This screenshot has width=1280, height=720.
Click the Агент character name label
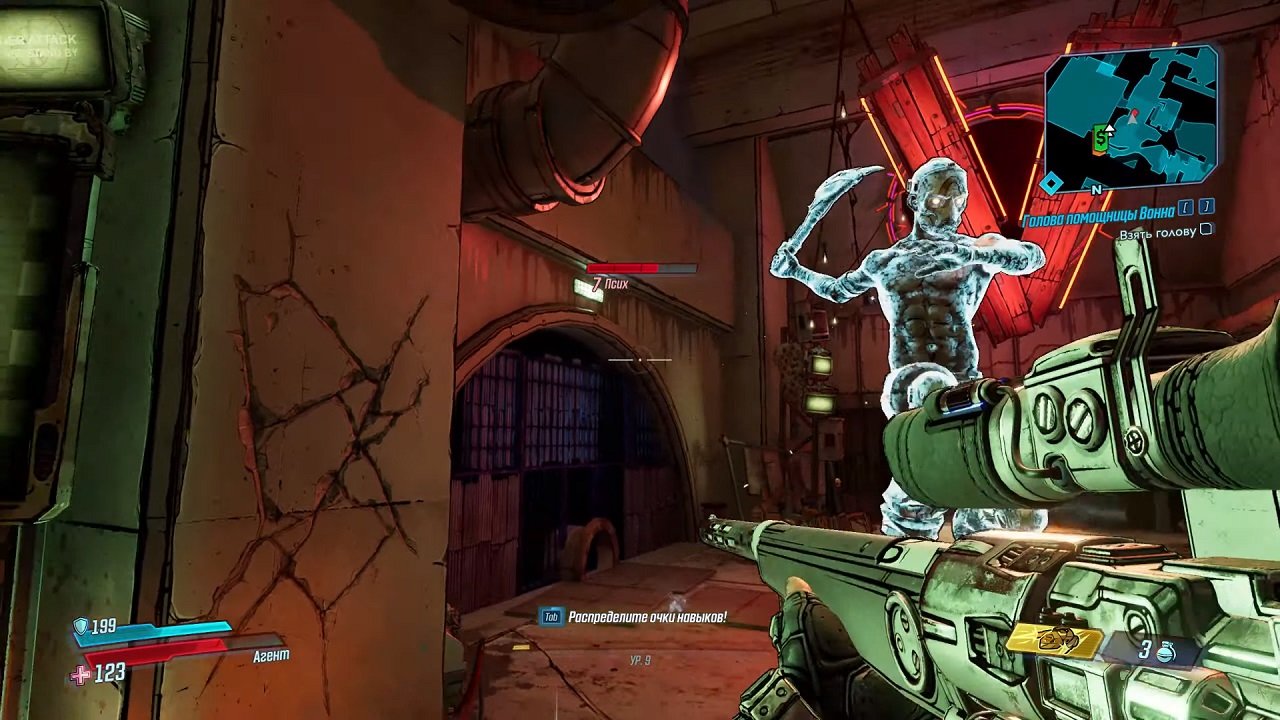coord(272,655)
